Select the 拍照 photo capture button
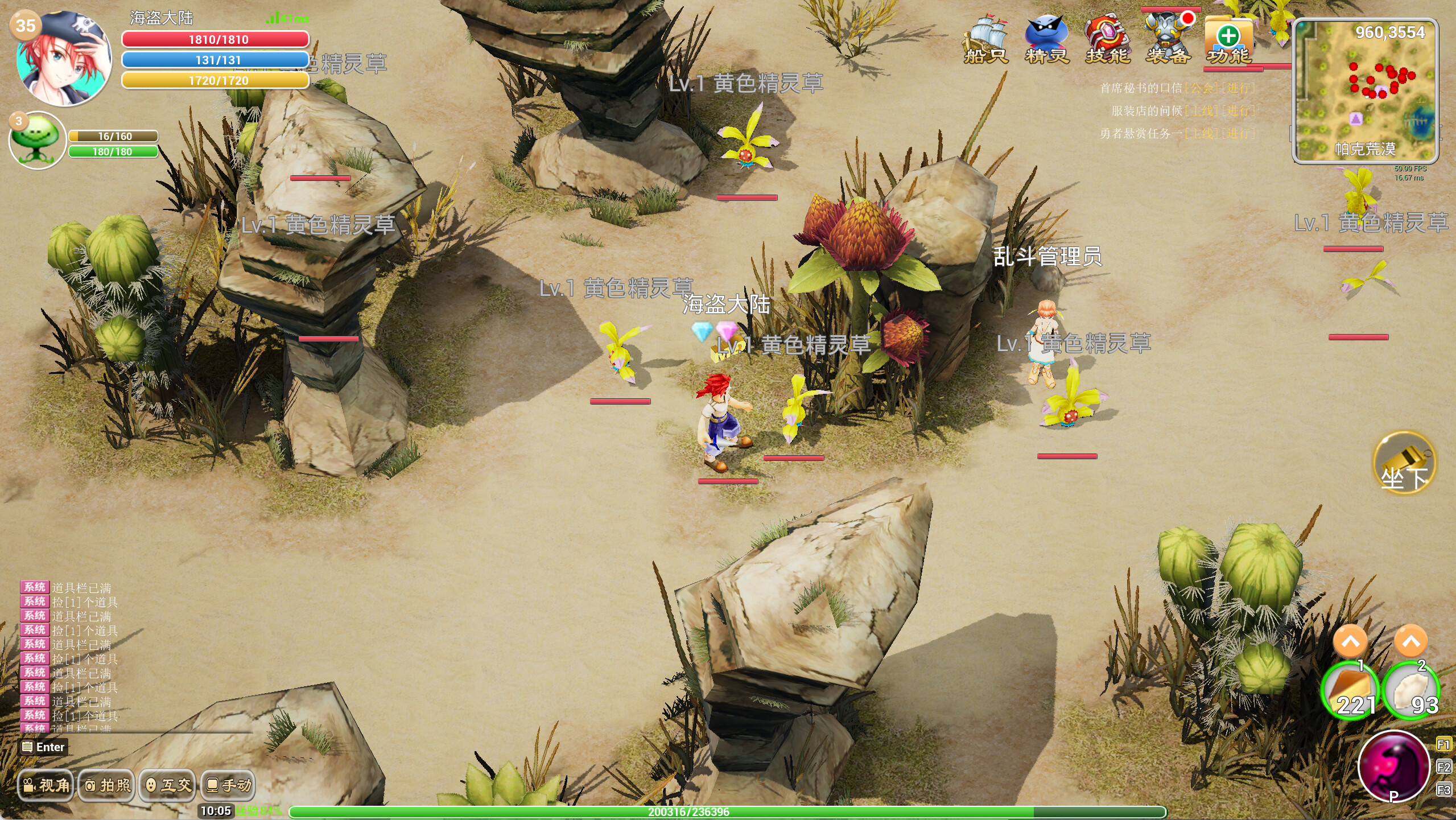 106,785
